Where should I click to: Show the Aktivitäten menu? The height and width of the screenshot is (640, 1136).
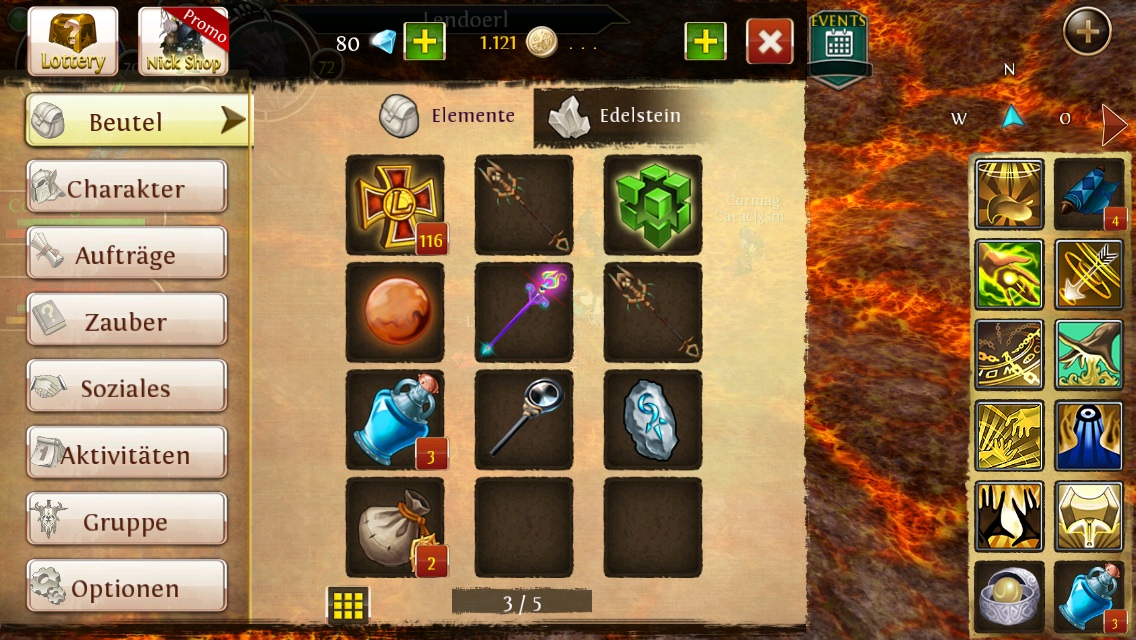[126, 455]
